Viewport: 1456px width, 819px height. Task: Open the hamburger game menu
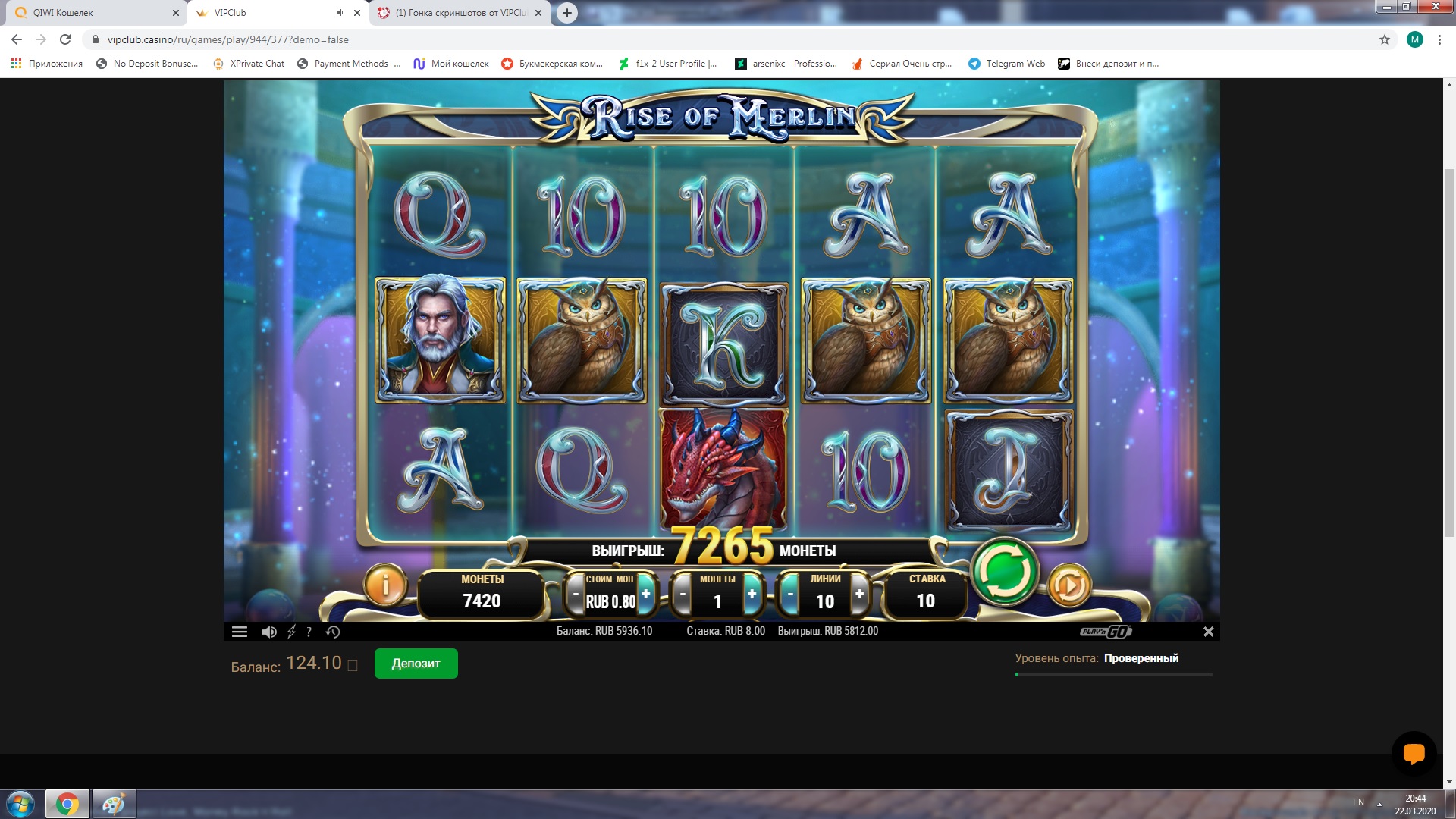point(240,632)
